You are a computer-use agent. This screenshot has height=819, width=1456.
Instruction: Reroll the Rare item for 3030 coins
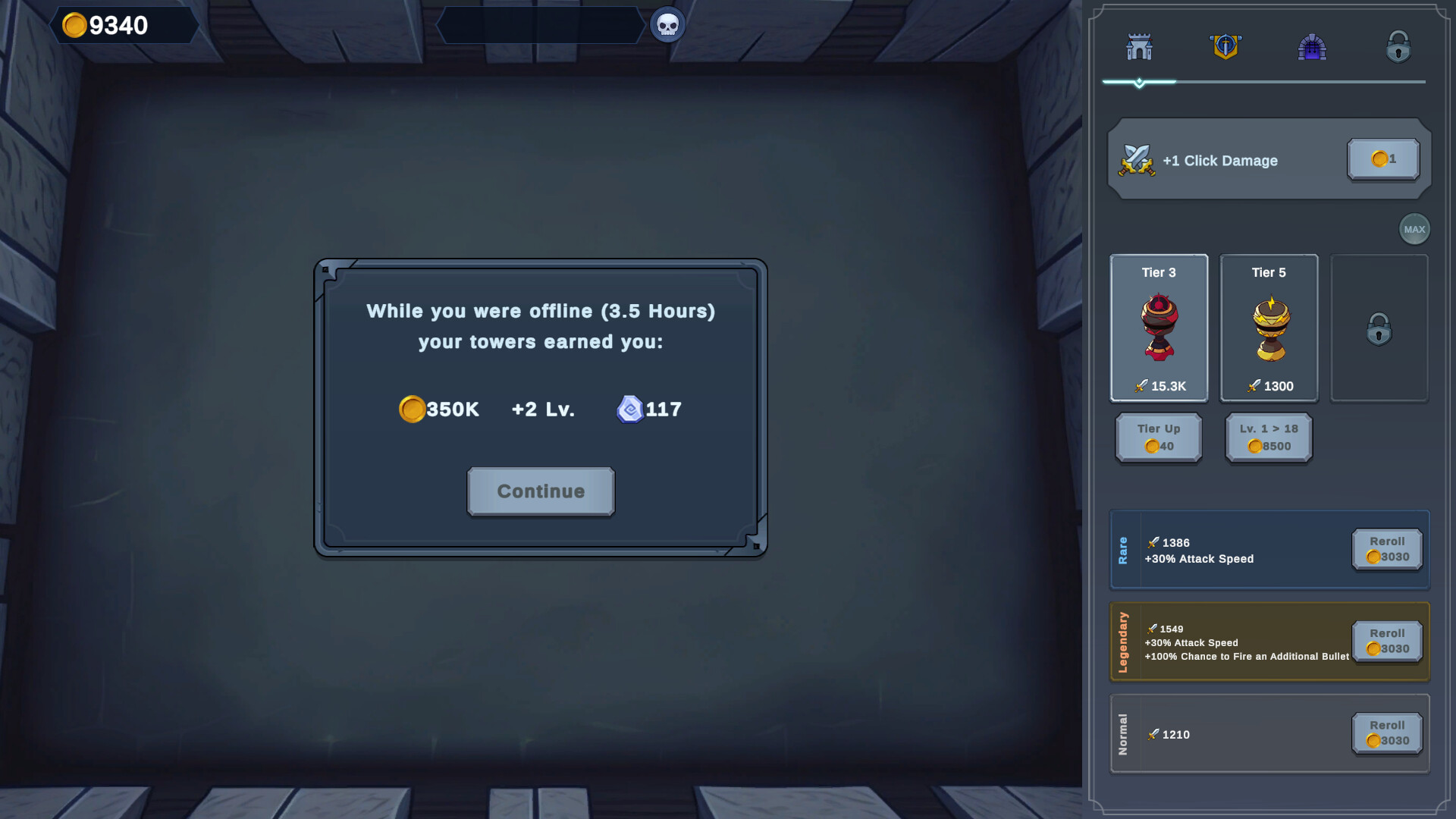click(x=1386, y=549)
